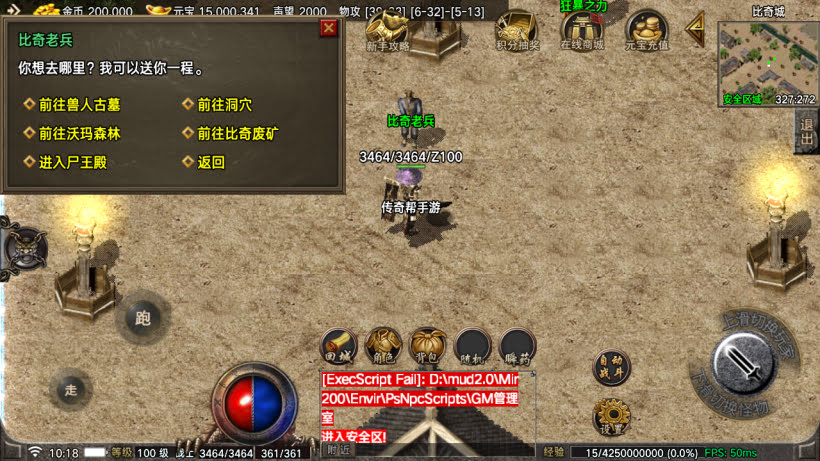Viewport: 820px width, 461px height.
Task: Click 返回 in the NPC dialogue
Action: tap(211, 162)
